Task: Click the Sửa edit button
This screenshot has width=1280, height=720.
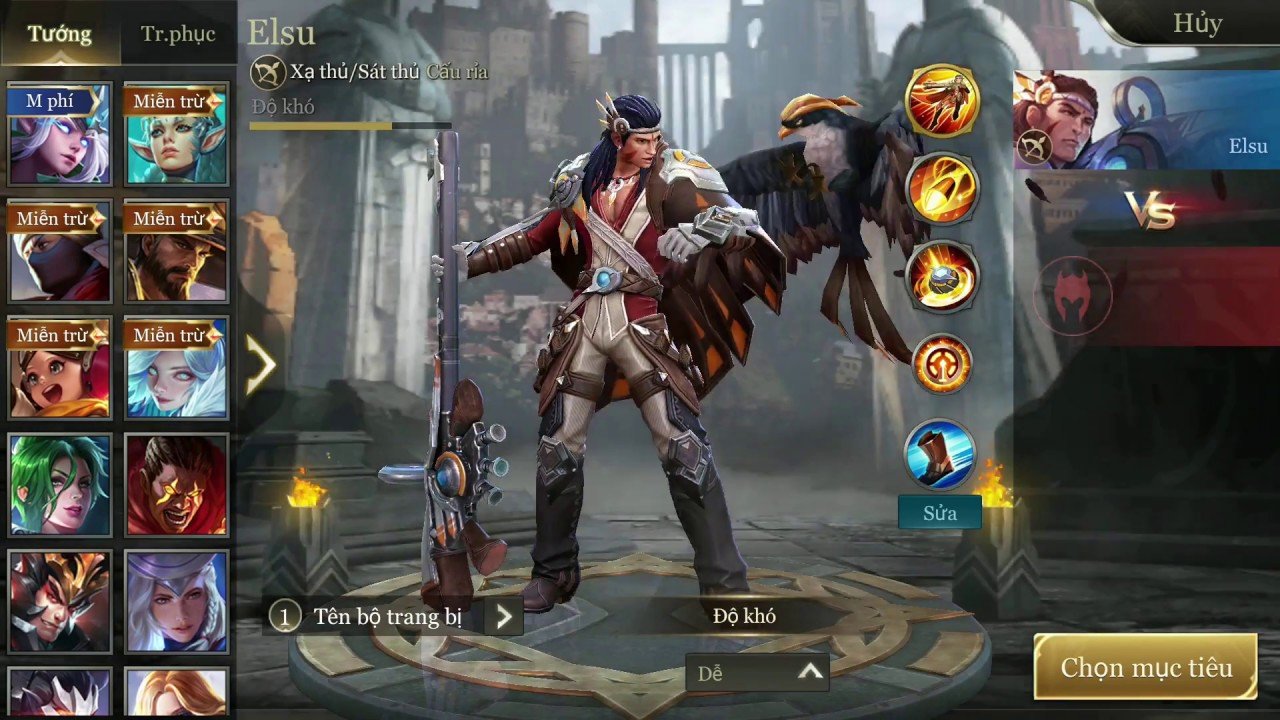Action: 939,513
